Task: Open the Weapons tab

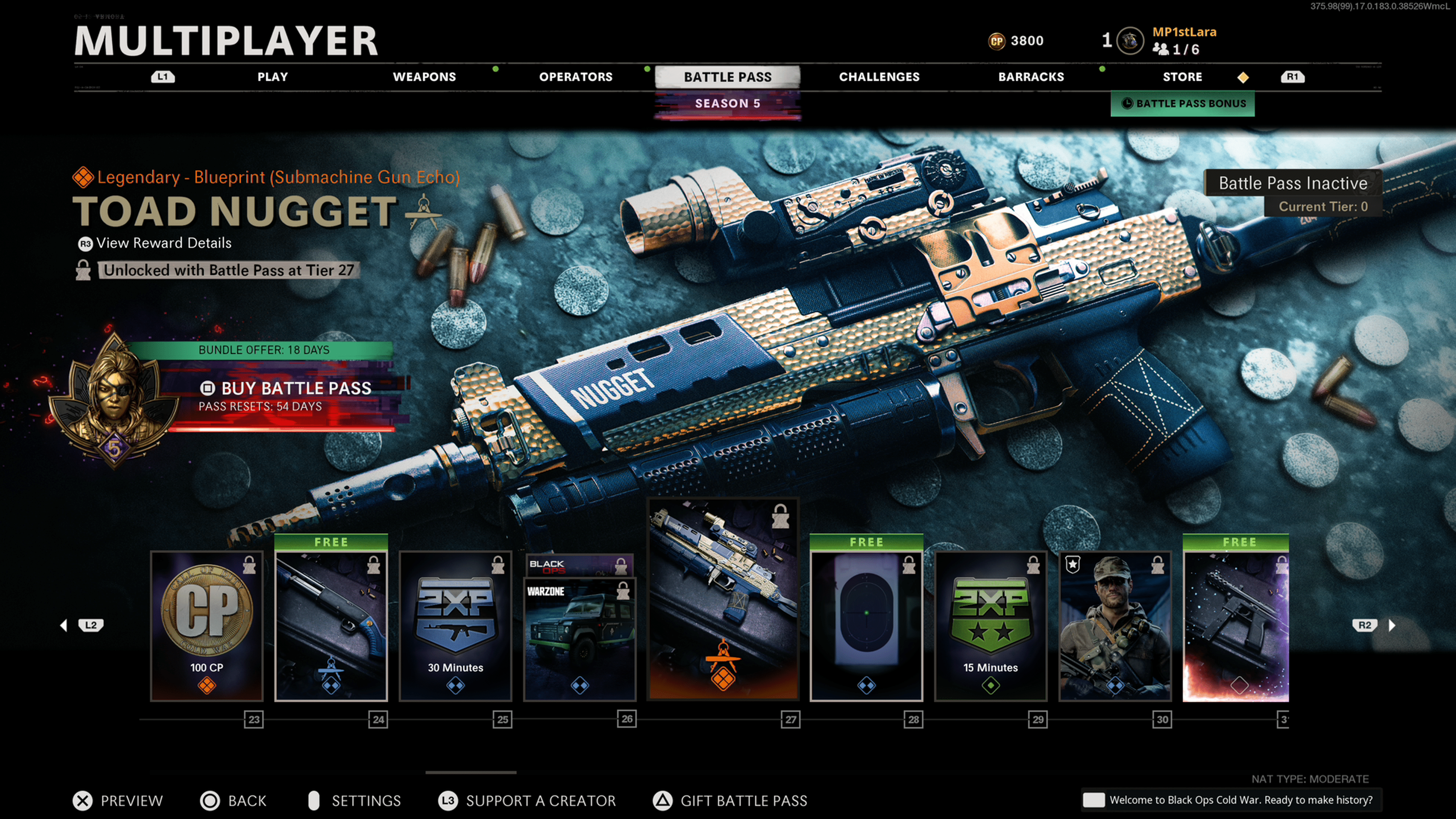Action: 424,77
